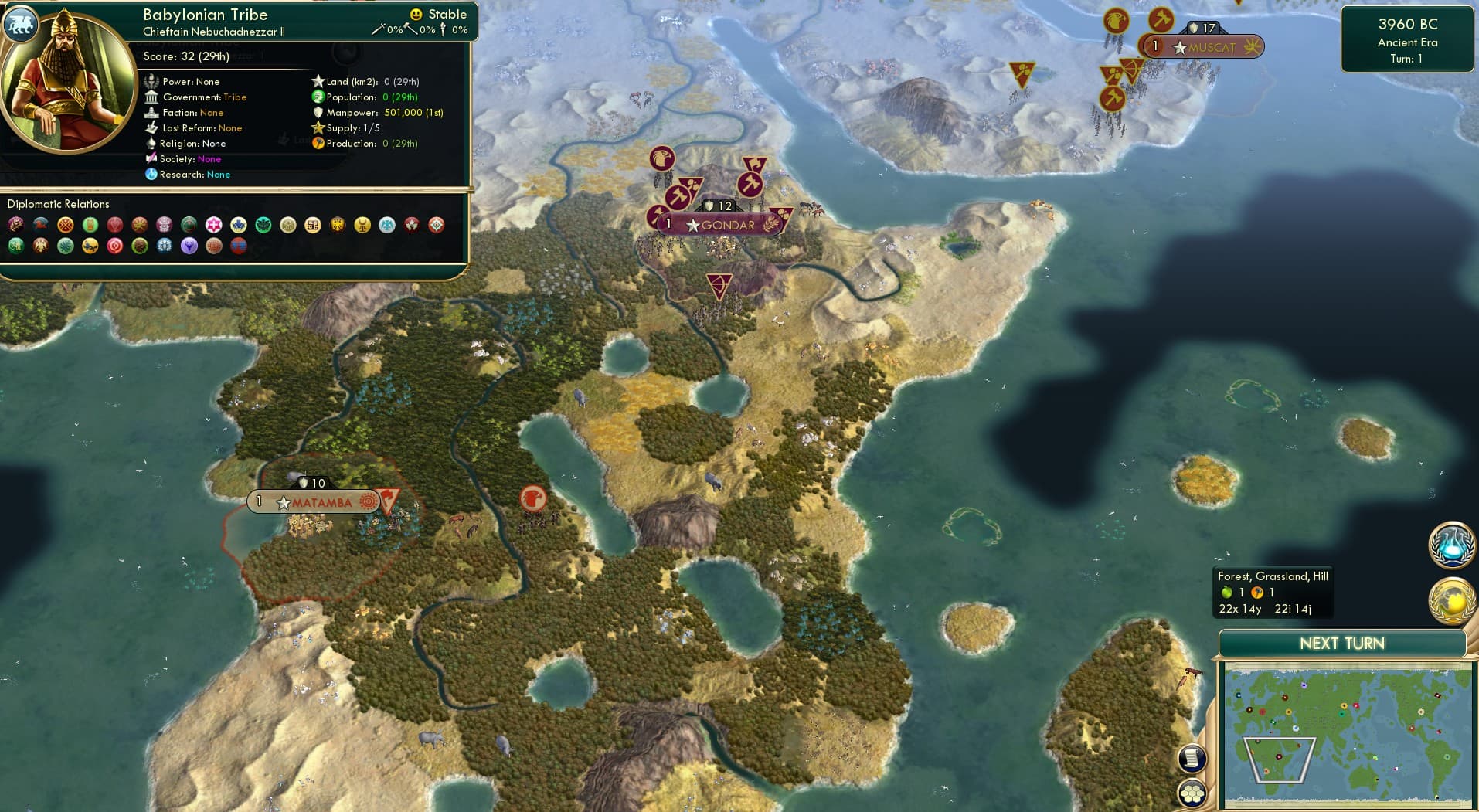
Task: Click the eagle notification icon above Gondar
Action: point(662,158)
